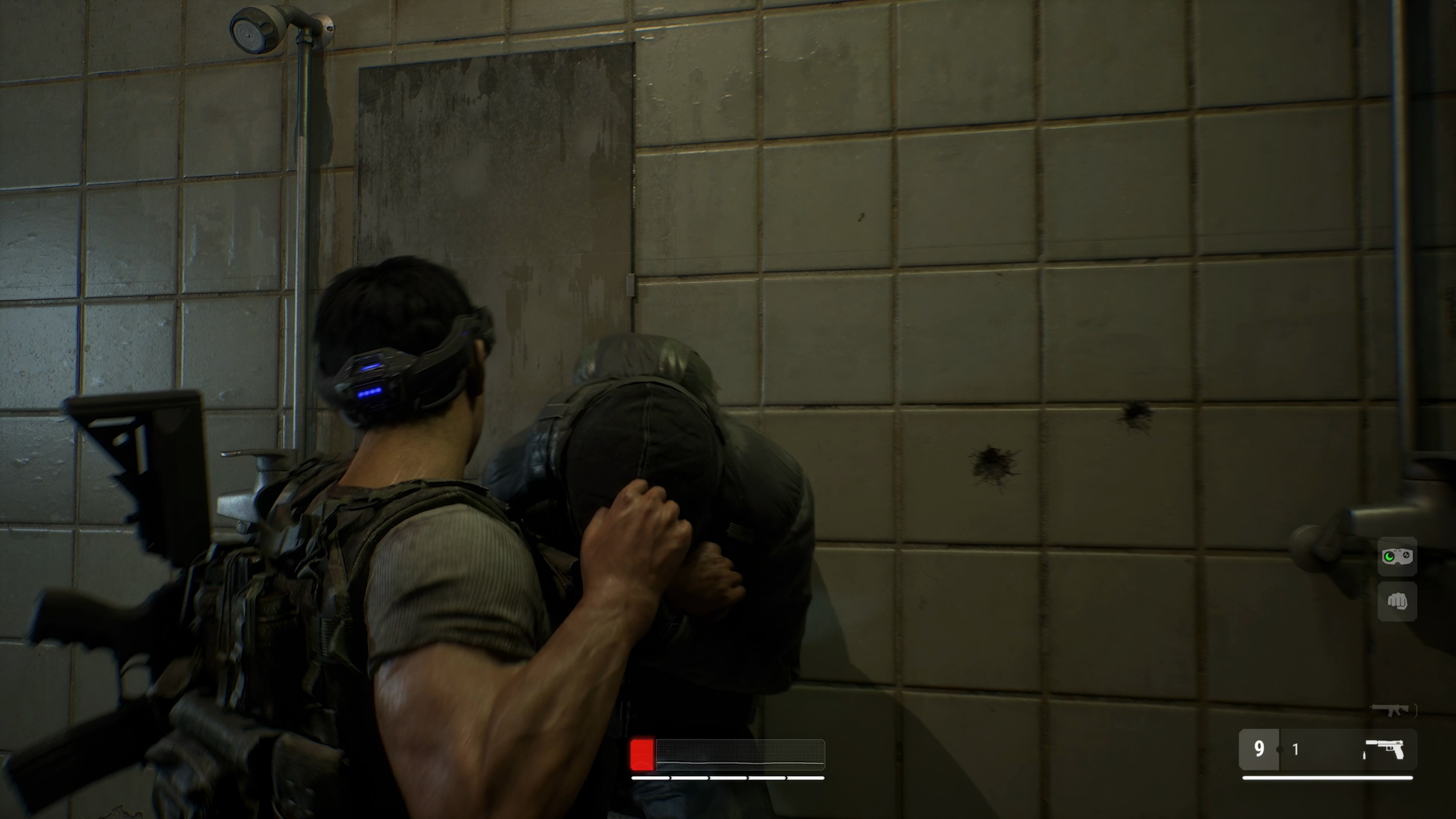
Task: Toggle melee mode with the fist indicator
Action: pyautogui.click(x=1397, y=602)
